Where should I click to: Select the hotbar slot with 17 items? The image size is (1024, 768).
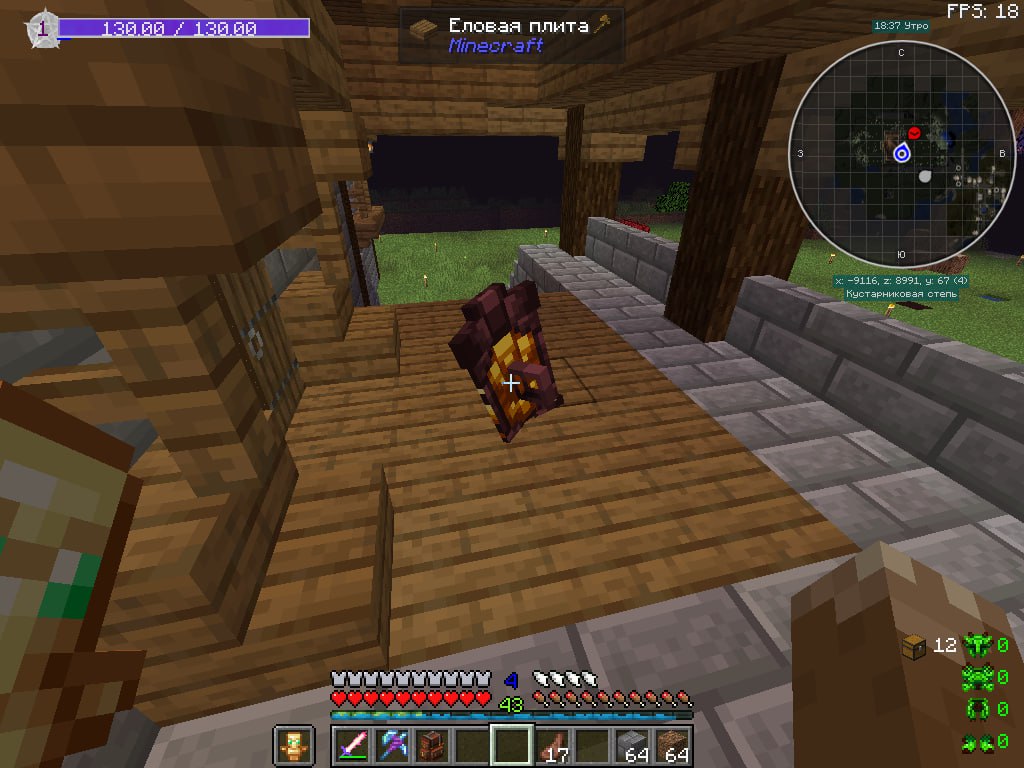(552, 746)
